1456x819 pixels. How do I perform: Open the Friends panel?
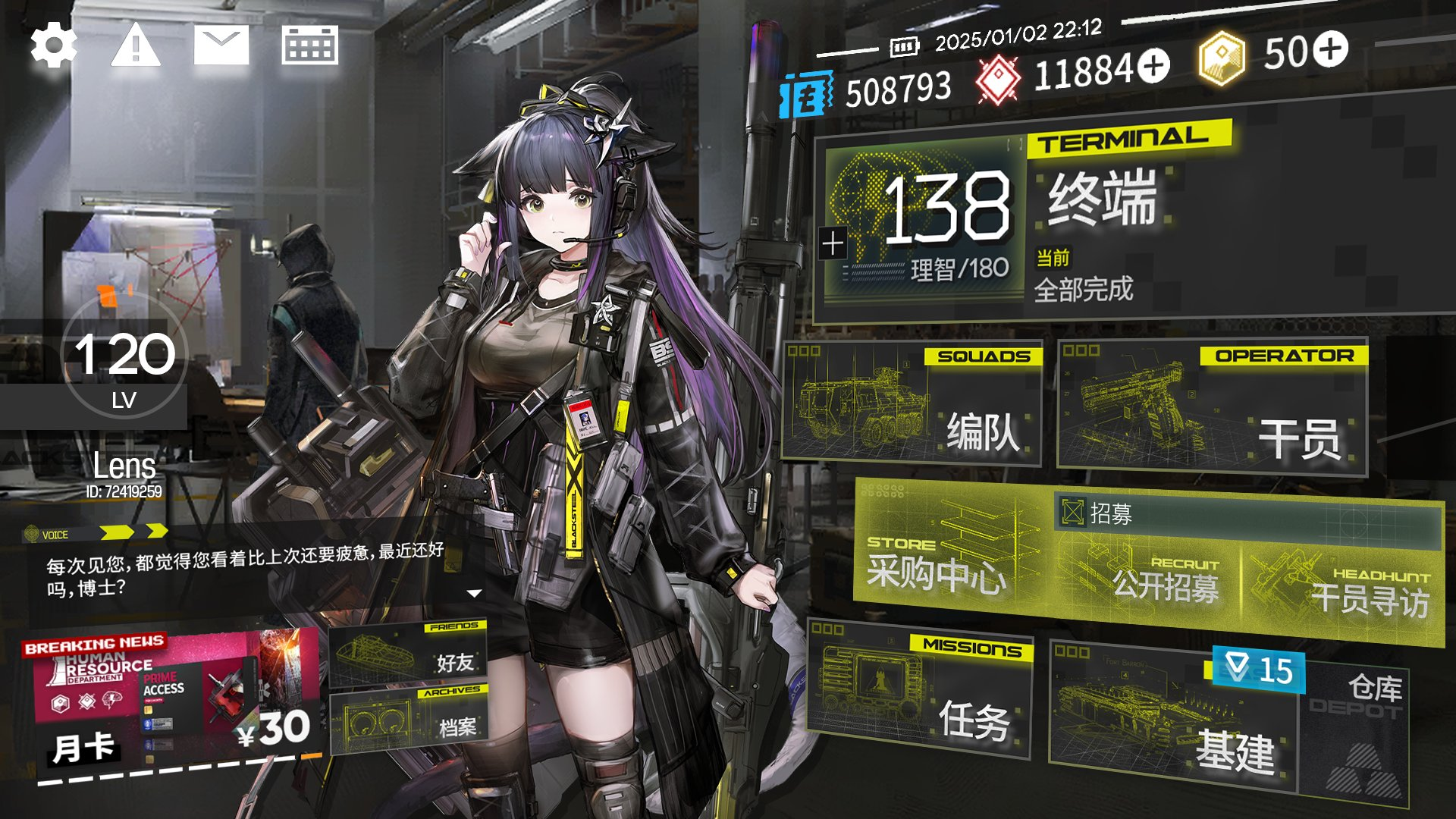(409, 654)
